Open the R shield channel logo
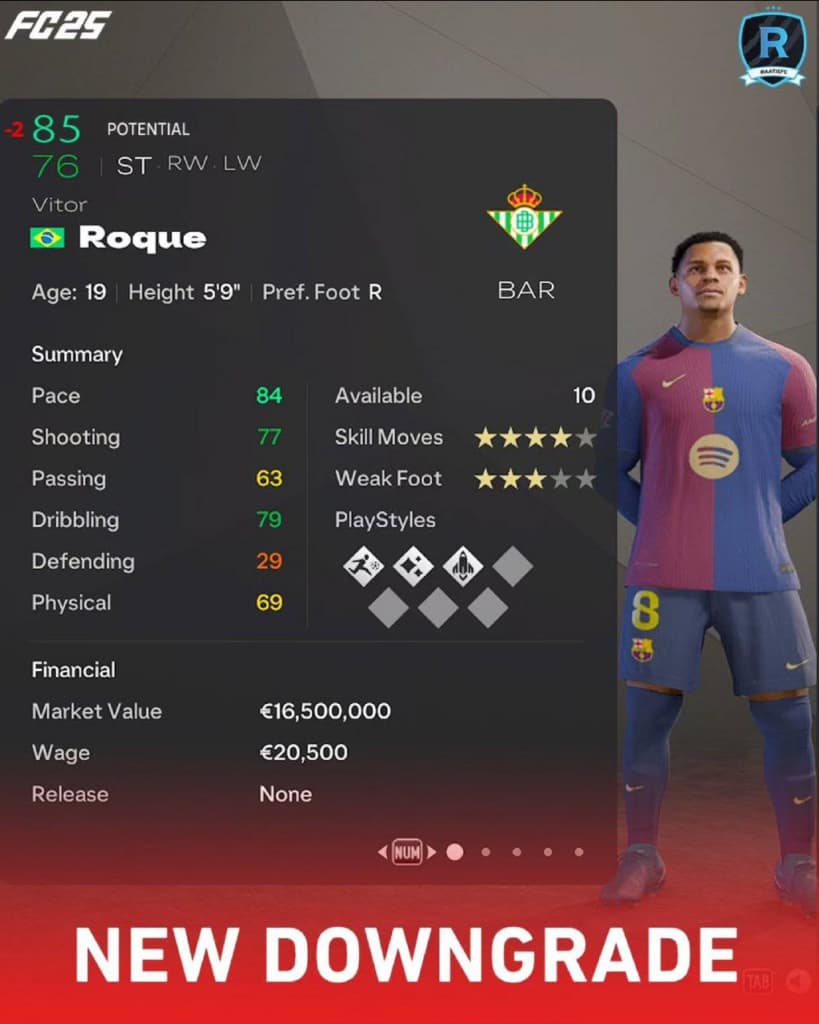Image resolution: width=819 pixels, height=1024 pixels. coord(772,46)
